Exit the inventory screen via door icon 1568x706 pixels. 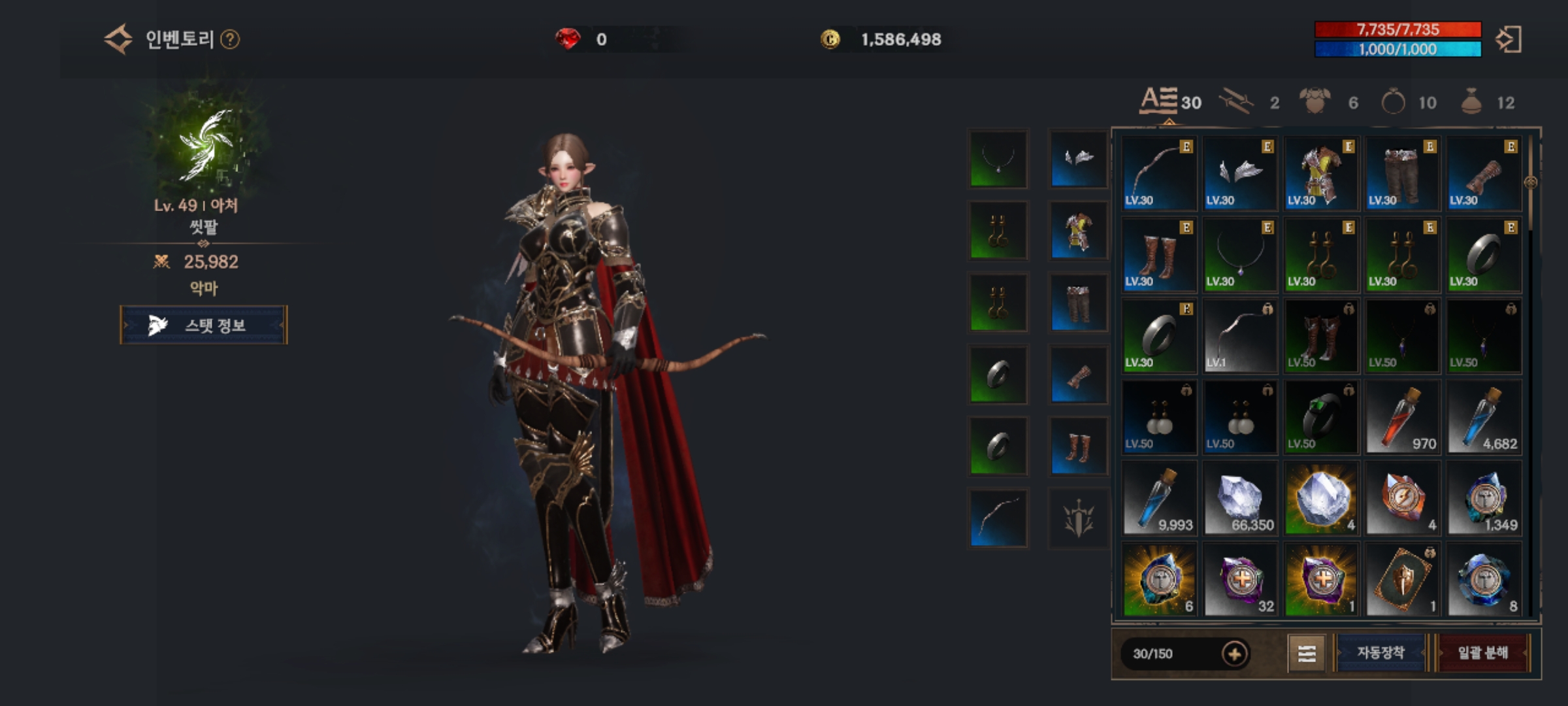coord(1509,40)
